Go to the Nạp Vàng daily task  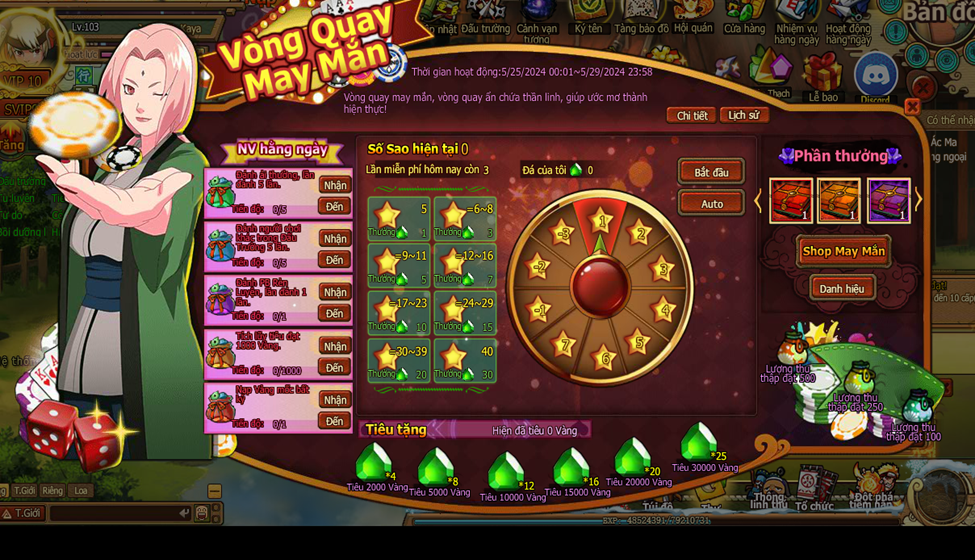click(x=335, y=421)
